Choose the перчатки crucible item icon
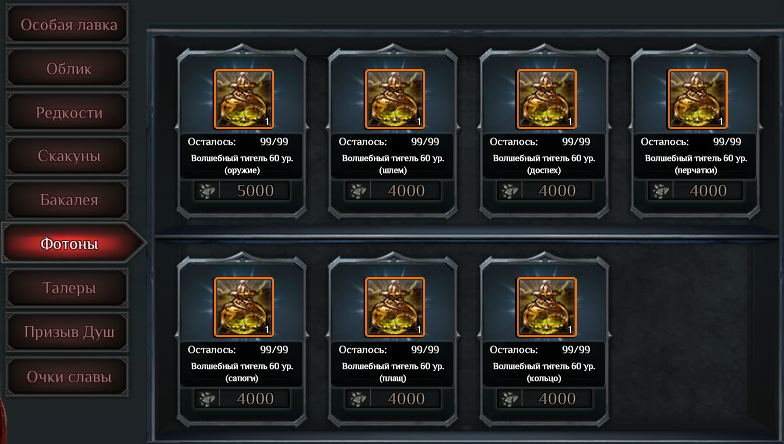784x444 pixels. pos(697,99)
